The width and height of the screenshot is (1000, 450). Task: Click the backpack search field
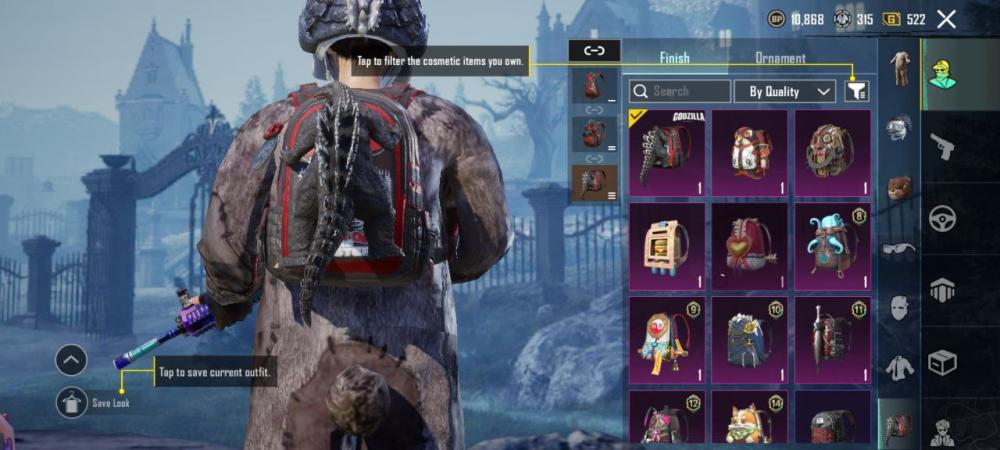click(679, 91)
